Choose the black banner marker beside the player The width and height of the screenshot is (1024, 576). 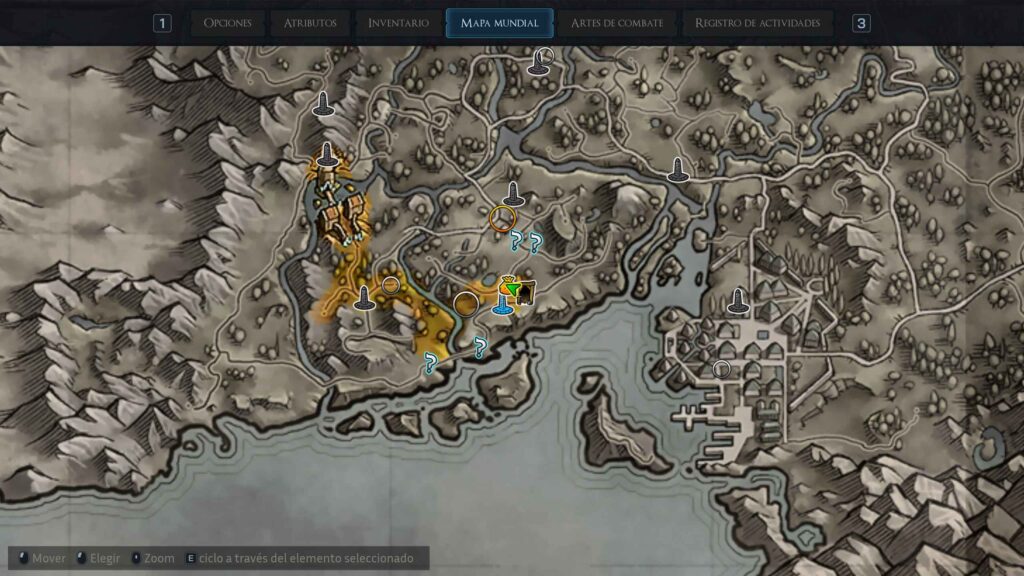(x=526, y=291)
